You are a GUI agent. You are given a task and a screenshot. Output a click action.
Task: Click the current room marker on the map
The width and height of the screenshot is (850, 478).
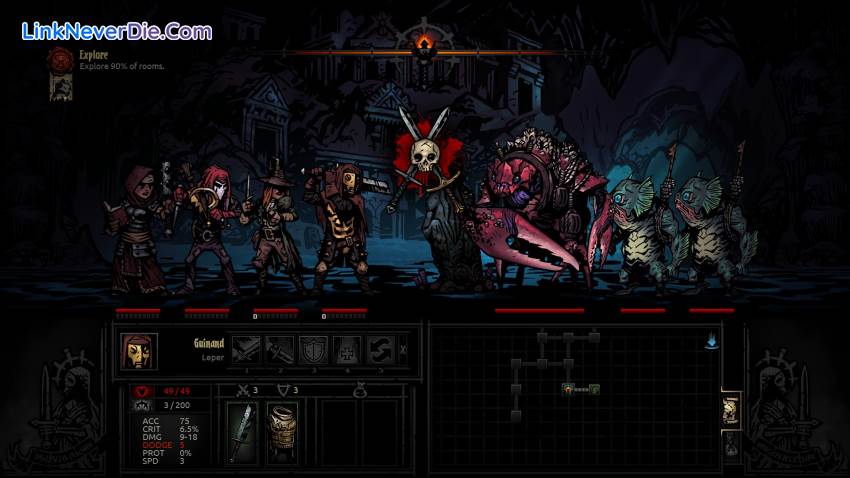pyautogui.click(x=568, y=388)
